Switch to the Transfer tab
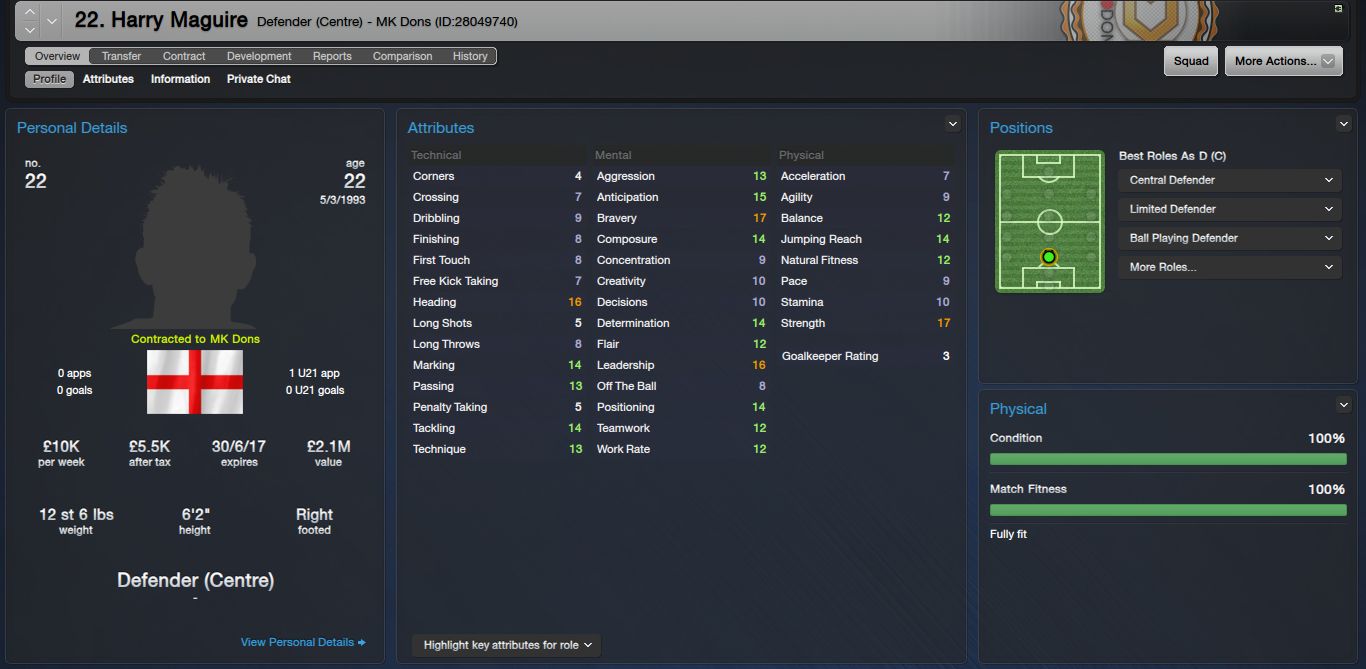The width and height of the screenshot is (1366, 669). pos(121,56)
